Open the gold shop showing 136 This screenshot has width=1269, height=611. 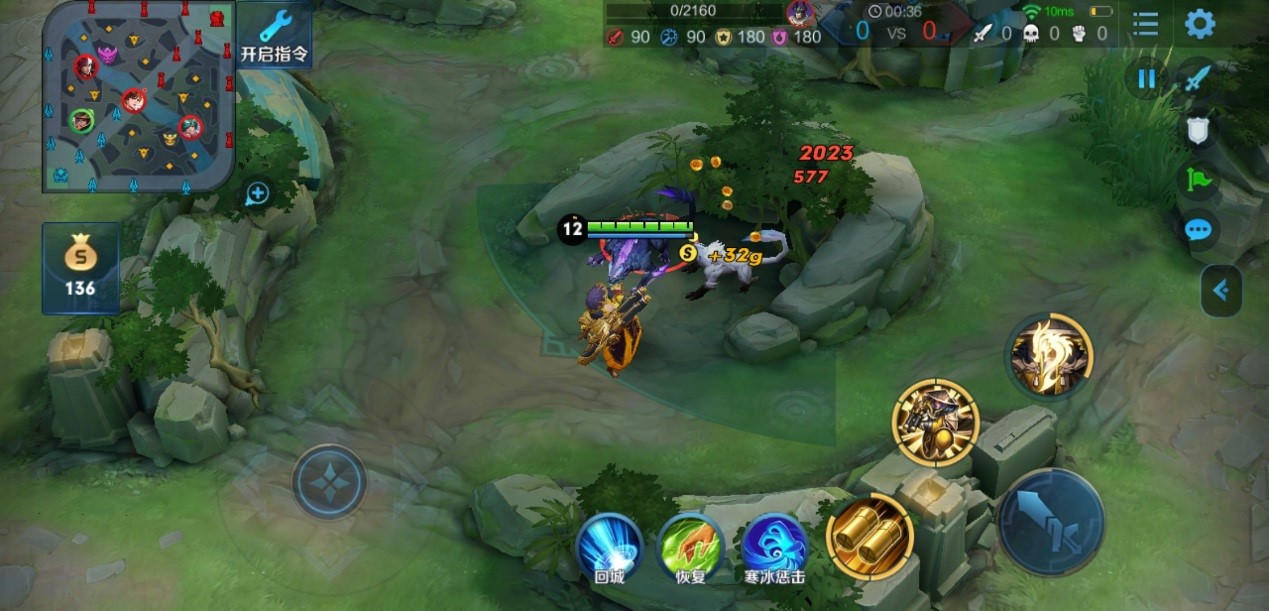pyautogui.click(x=80, y=268)
